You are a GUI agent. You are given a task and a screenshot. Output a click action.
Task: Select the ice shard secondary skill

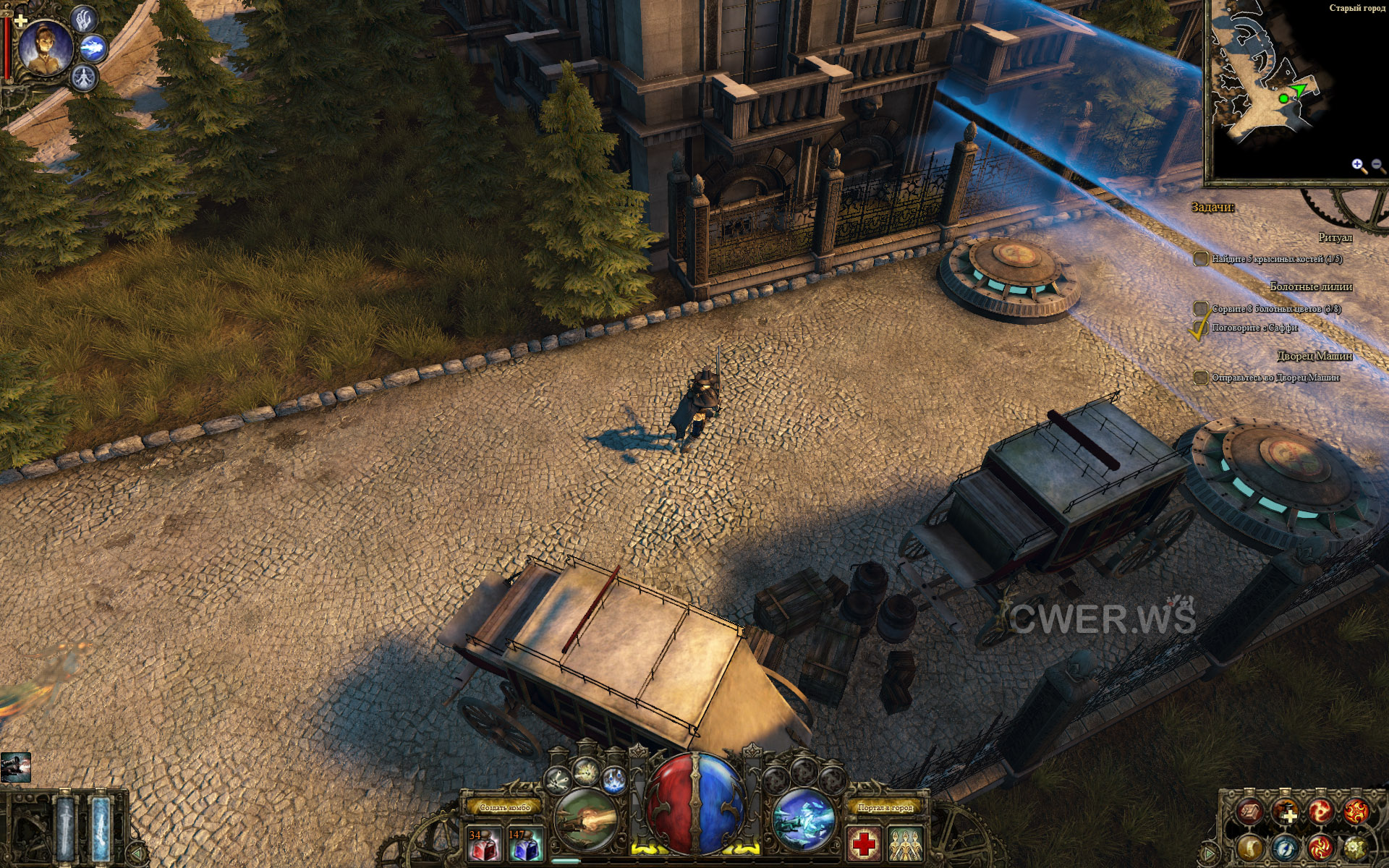click(804, 820)
